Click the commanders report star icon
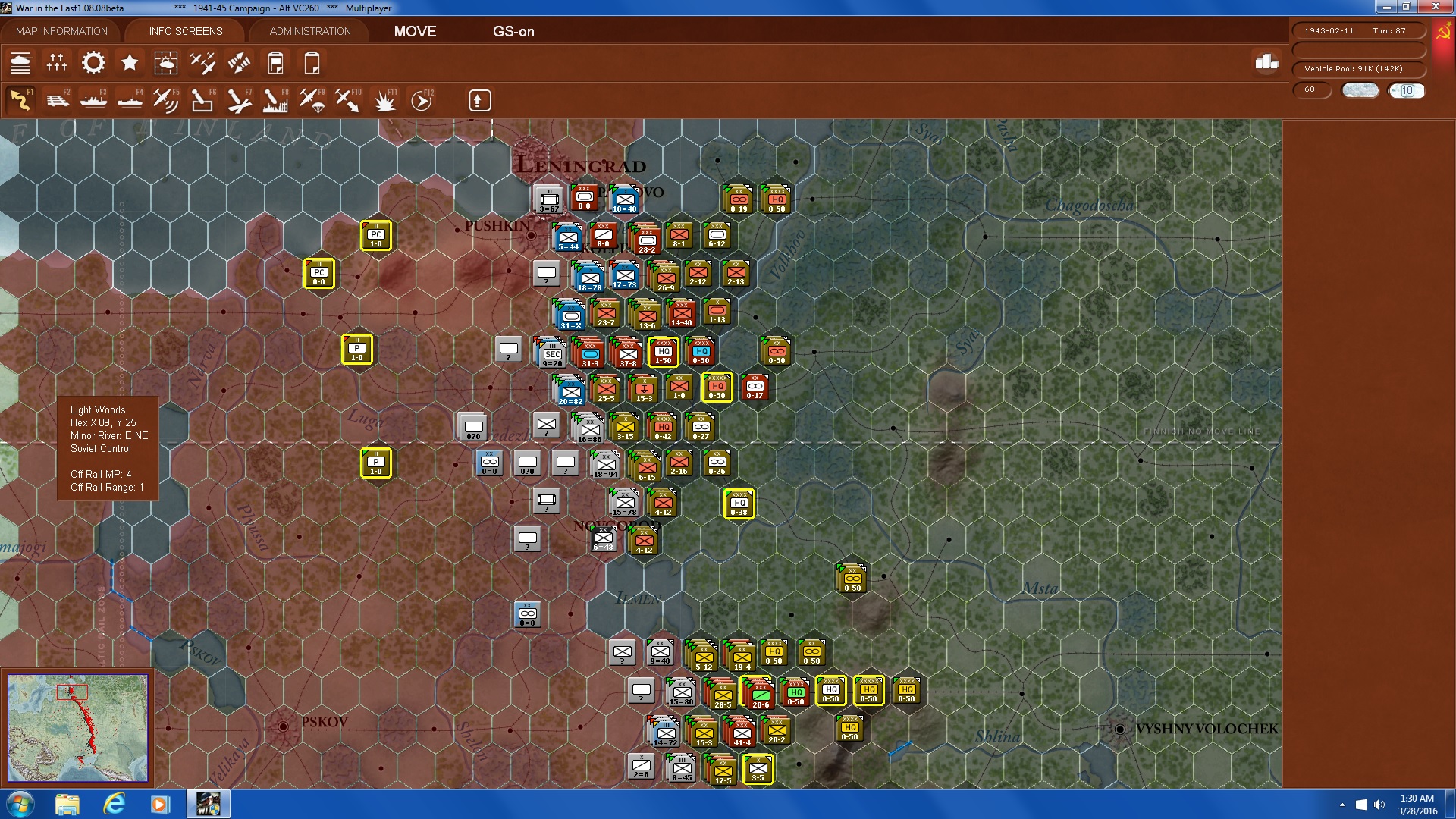 click(x=129, y=63)
